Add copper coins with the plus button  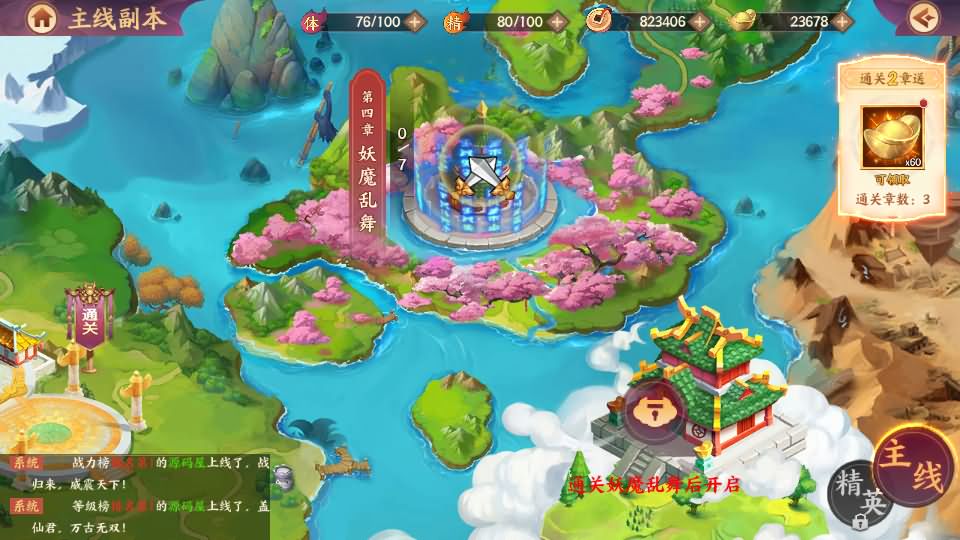[700, 21]
